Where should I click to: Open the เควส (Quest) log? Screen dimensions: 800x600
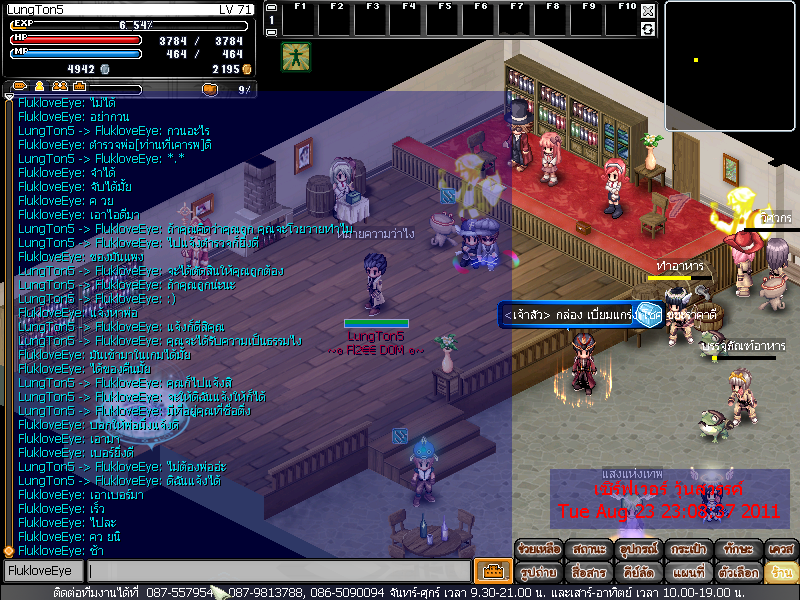click(781, 549)
